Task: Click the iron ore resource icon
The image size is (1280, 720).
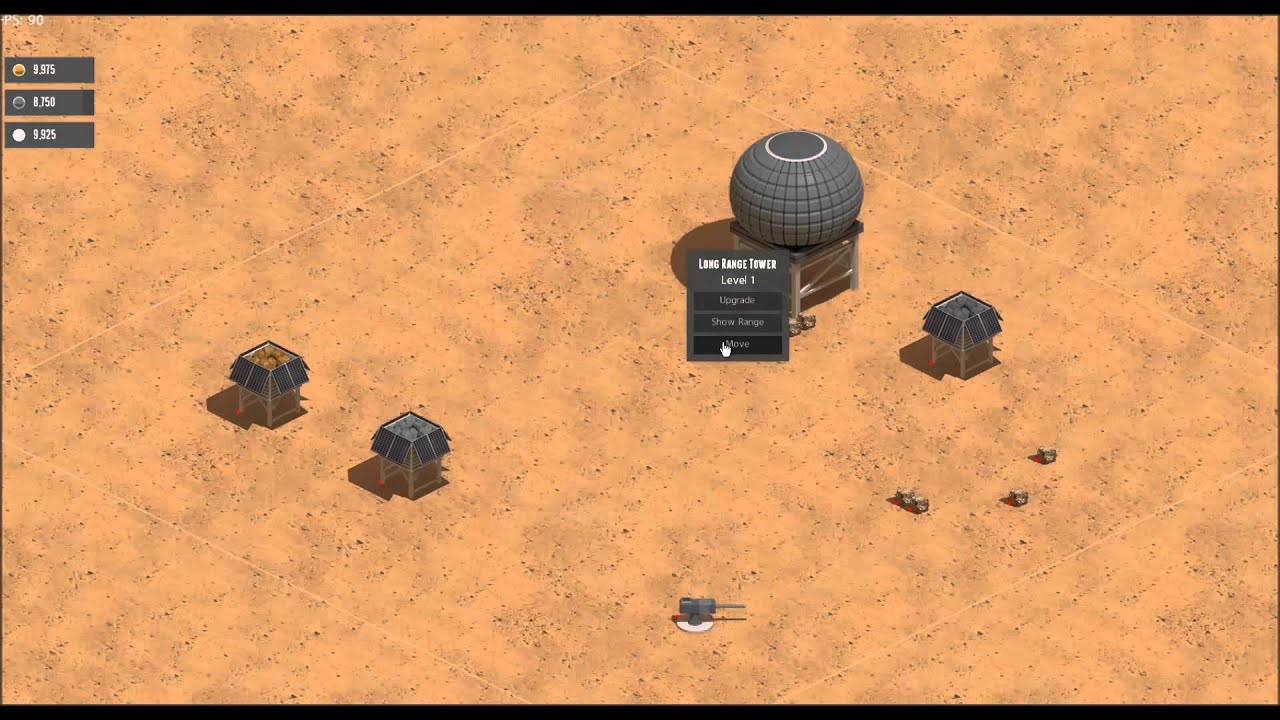Action: 18,102
